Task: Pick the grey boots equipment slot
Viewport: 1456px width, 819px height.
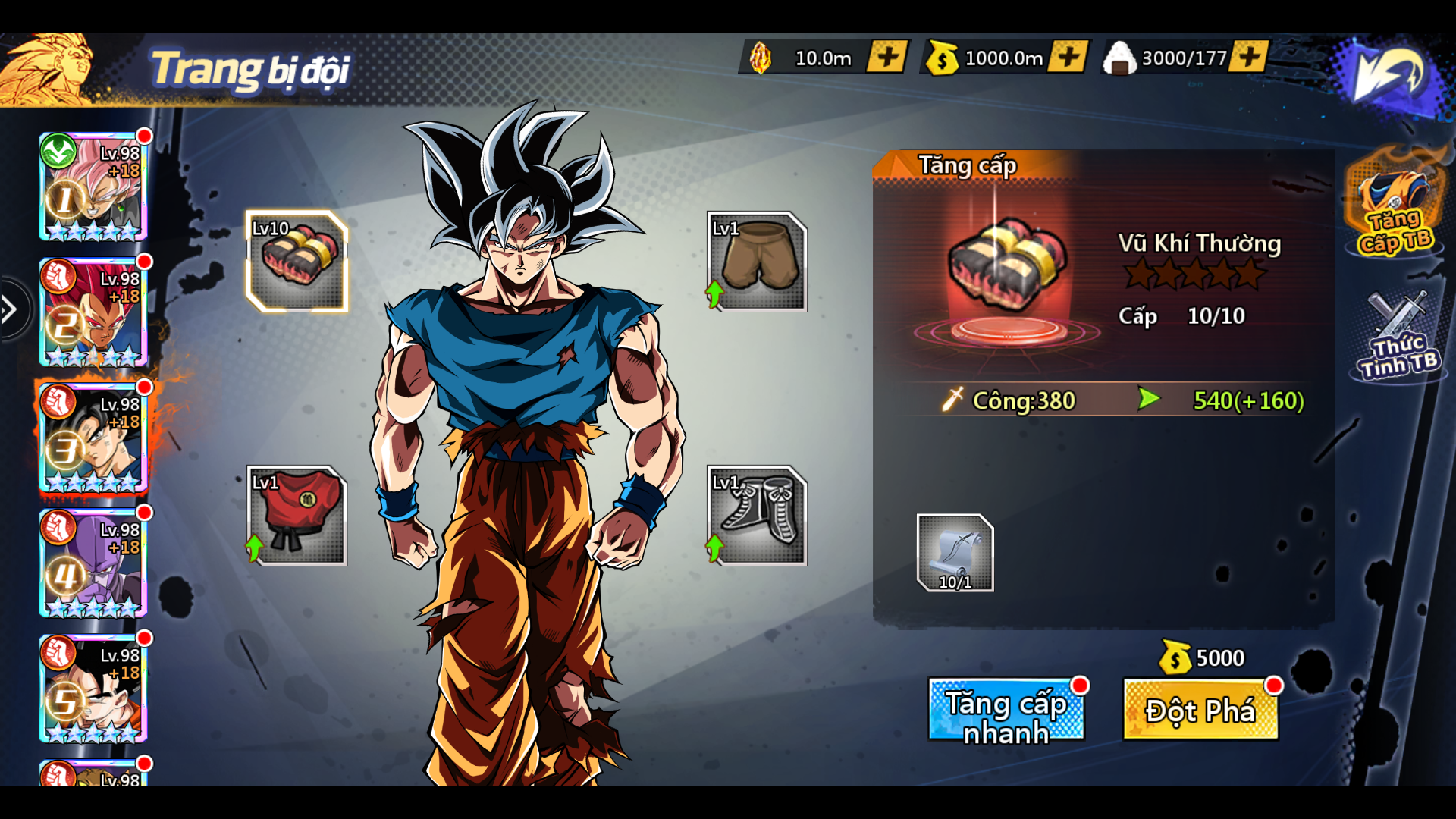Action: point(757,516)
